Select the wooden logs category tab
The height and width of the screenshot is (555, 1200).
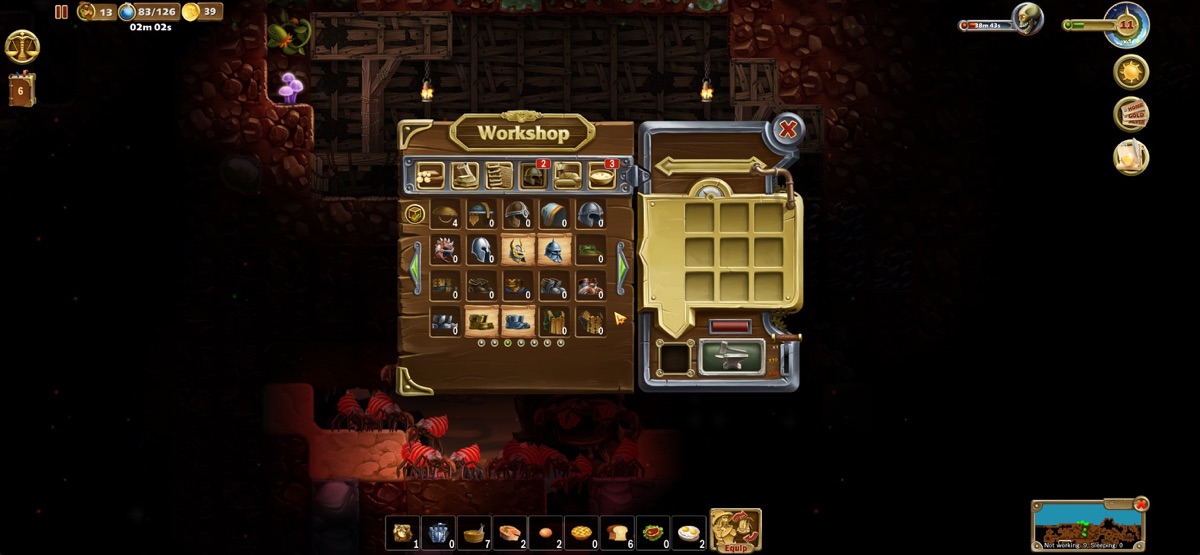click(x=431, y=176)
